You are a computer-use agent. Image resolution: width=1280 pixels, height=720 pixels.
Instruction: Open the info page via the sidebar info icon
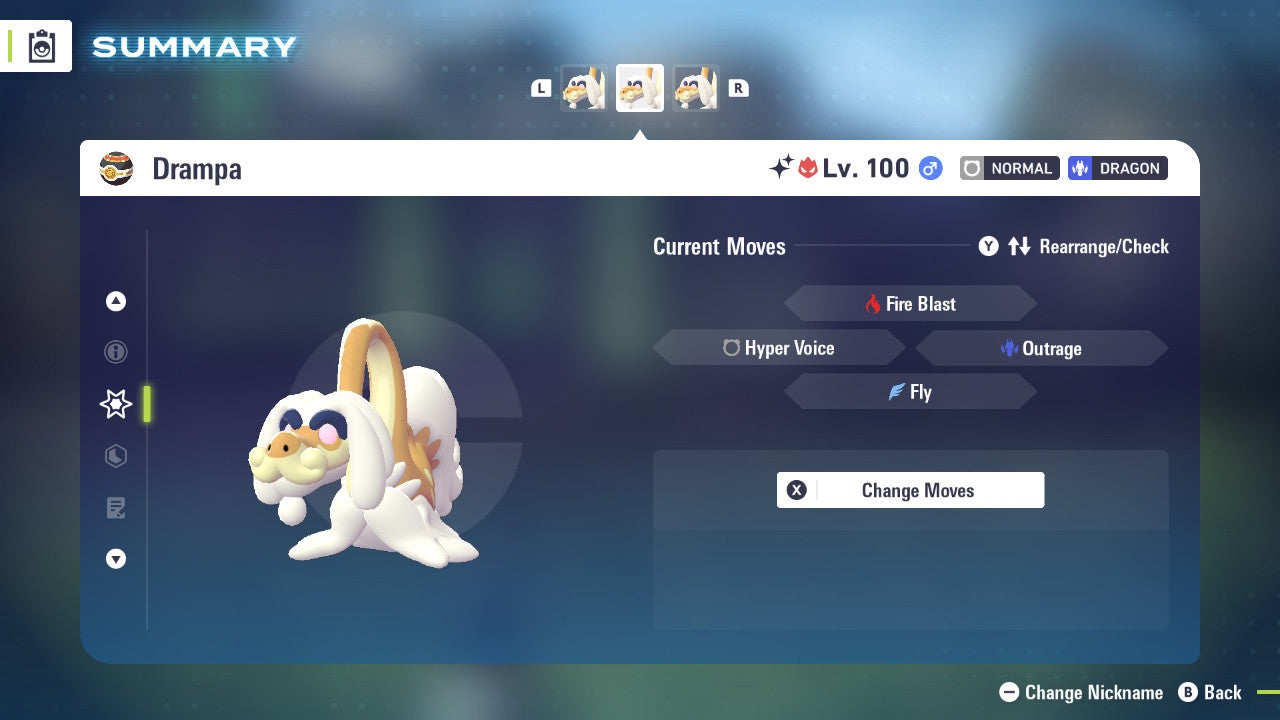point(115,352)
